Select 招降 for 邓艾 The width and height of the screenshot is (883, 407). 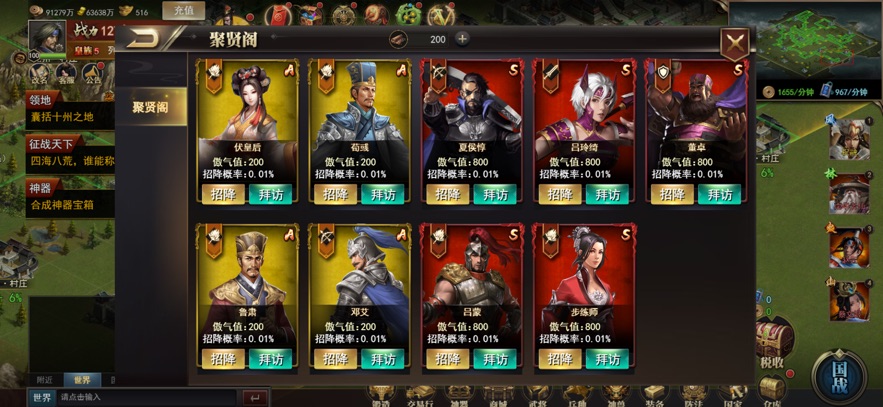click(336, 359)
